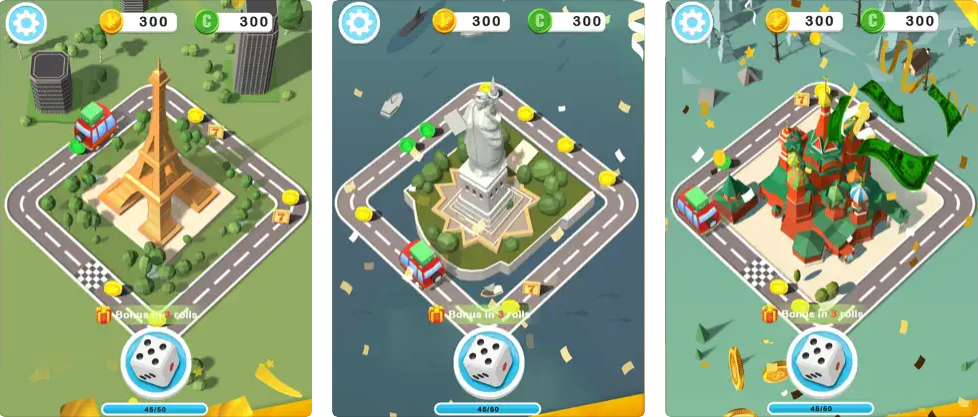Open settings gear on the Statue of Liberty board

(359, 23)
